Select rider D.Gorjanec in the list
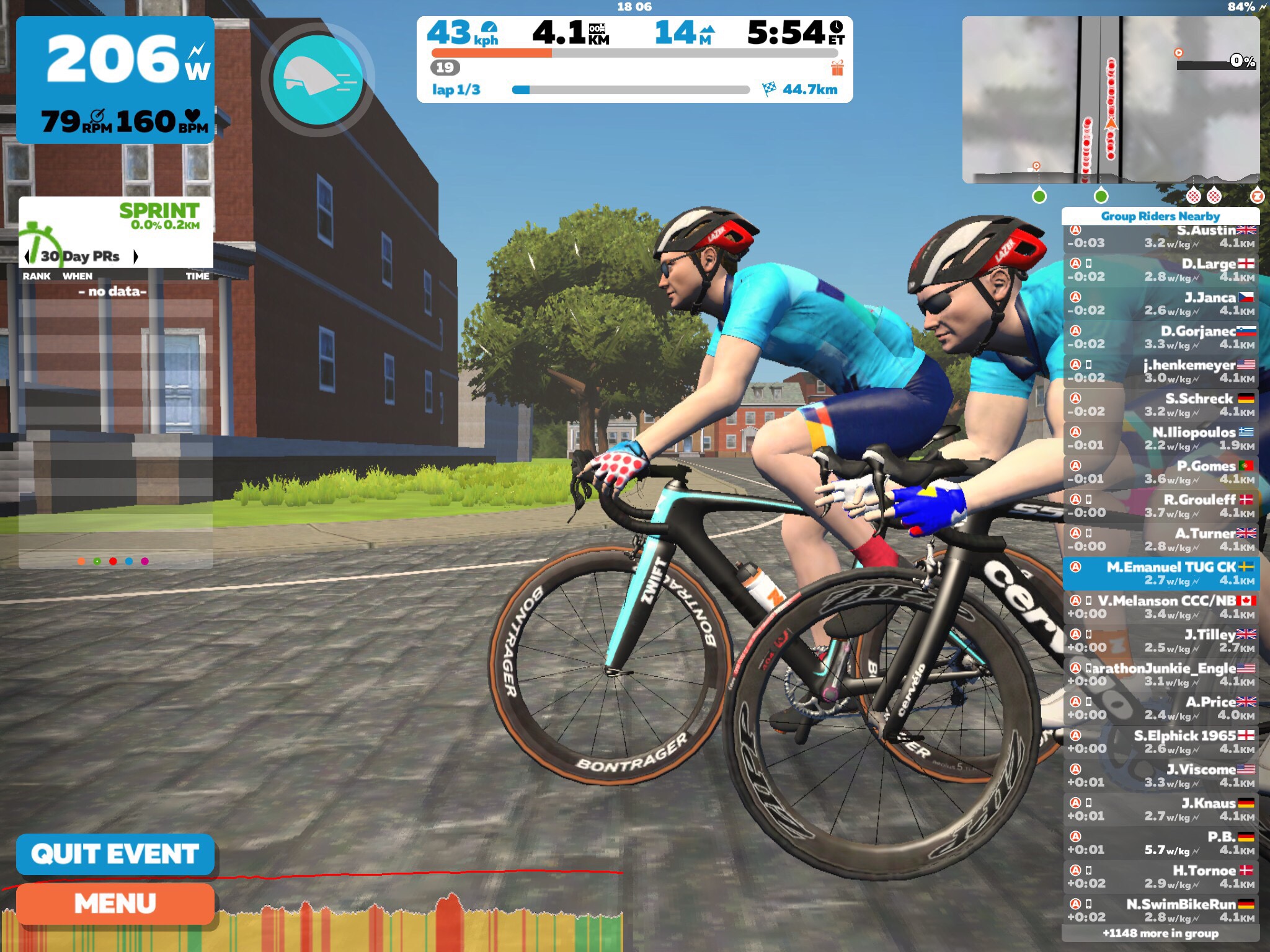The image size is (1270, 952). click(x=1160, y=338)
